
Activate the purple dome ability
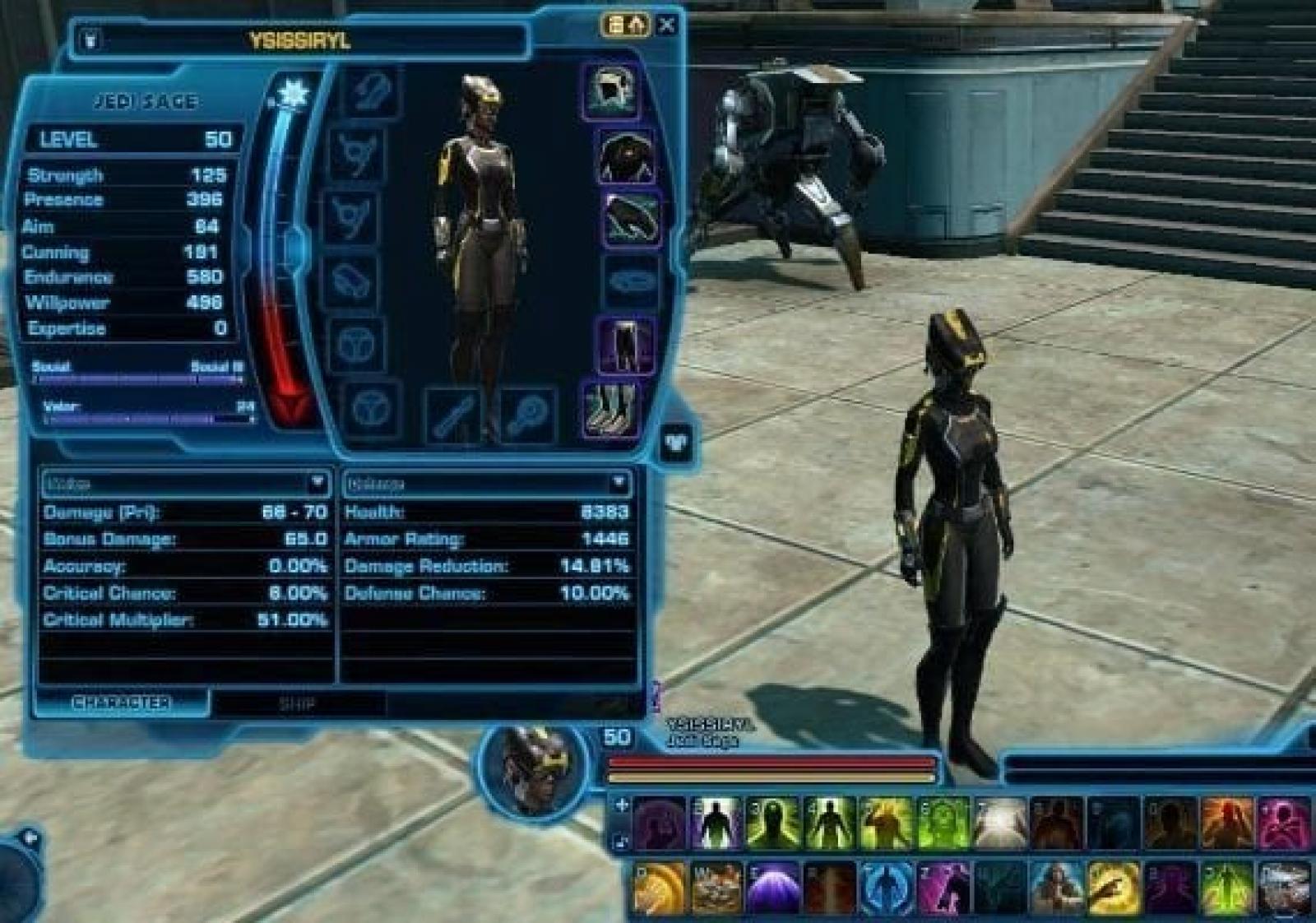pos(772,889)
